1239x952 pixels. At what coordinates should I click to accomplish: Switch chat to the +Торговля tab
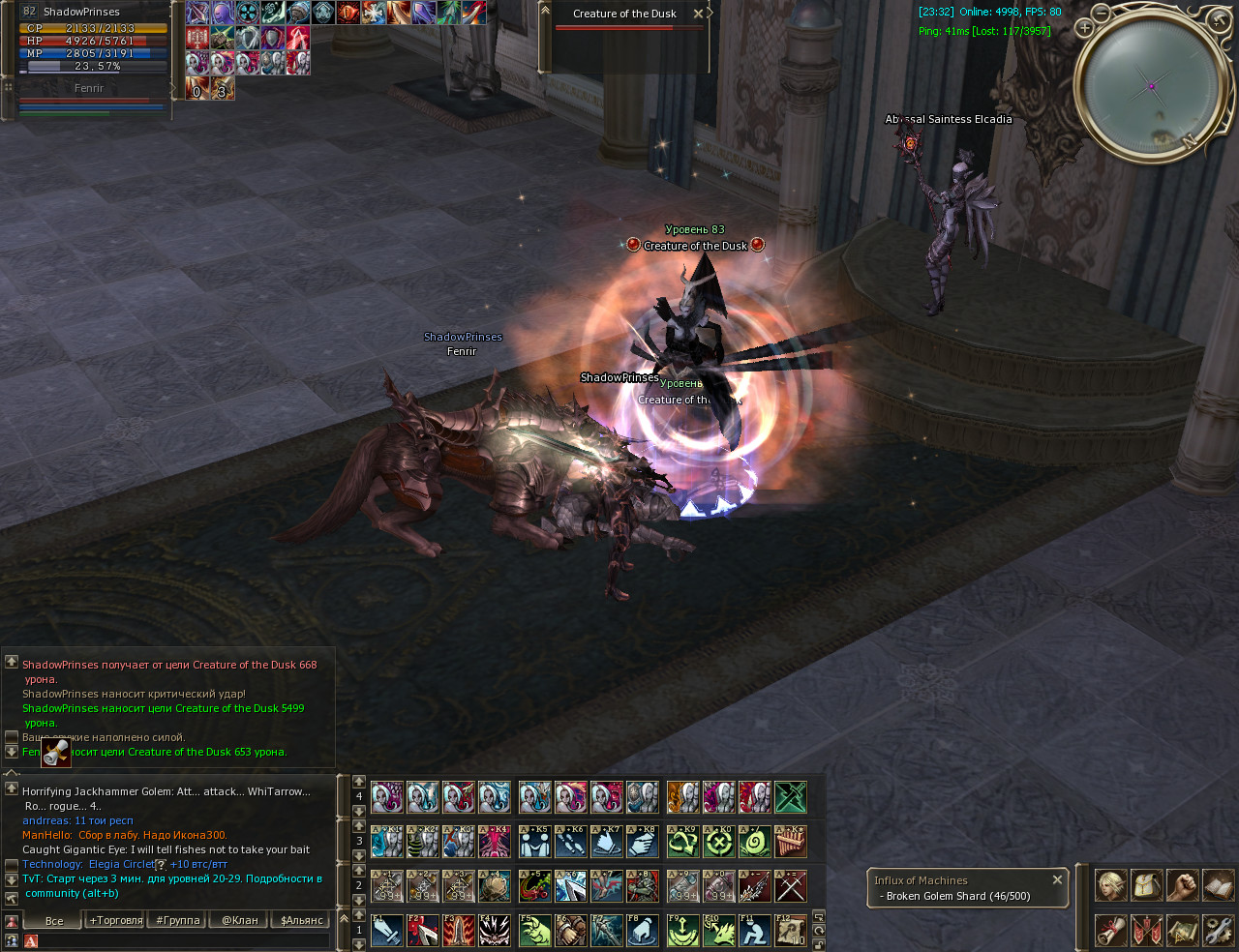115,920
